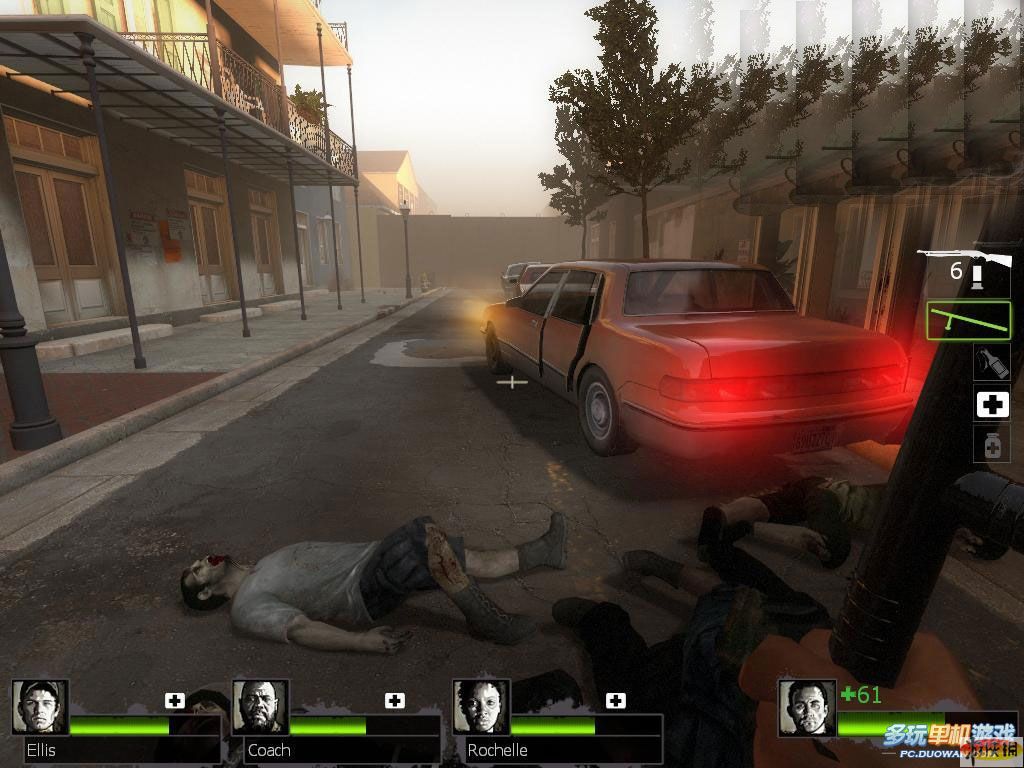Click Ellis's teammate portrait
Image resolution: width=1024 pixels, height=768 pixels.
pos(40,707)
